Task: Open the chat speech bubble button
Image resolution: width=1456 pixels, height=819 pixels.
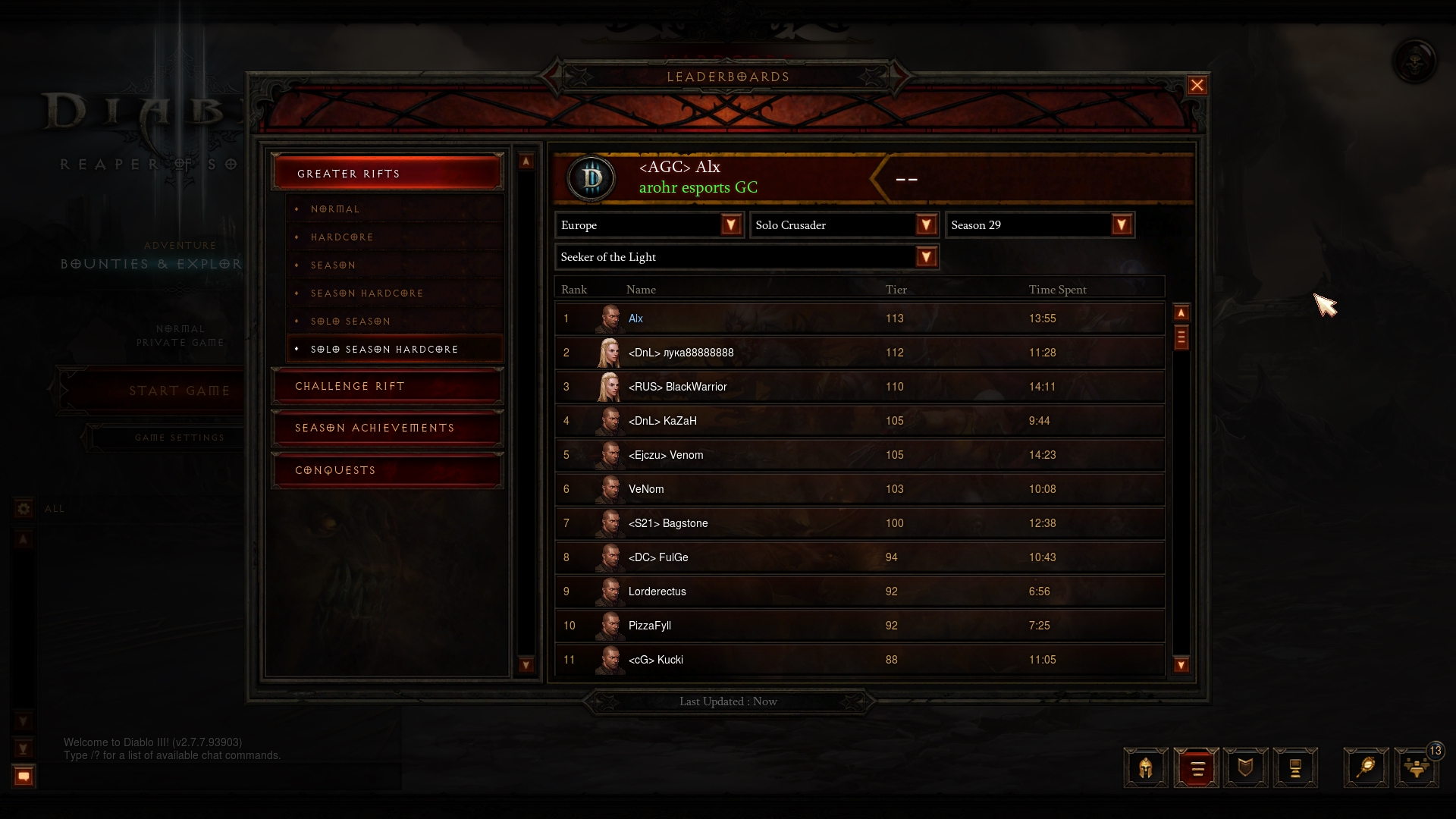Action: (x=24, y=776)
